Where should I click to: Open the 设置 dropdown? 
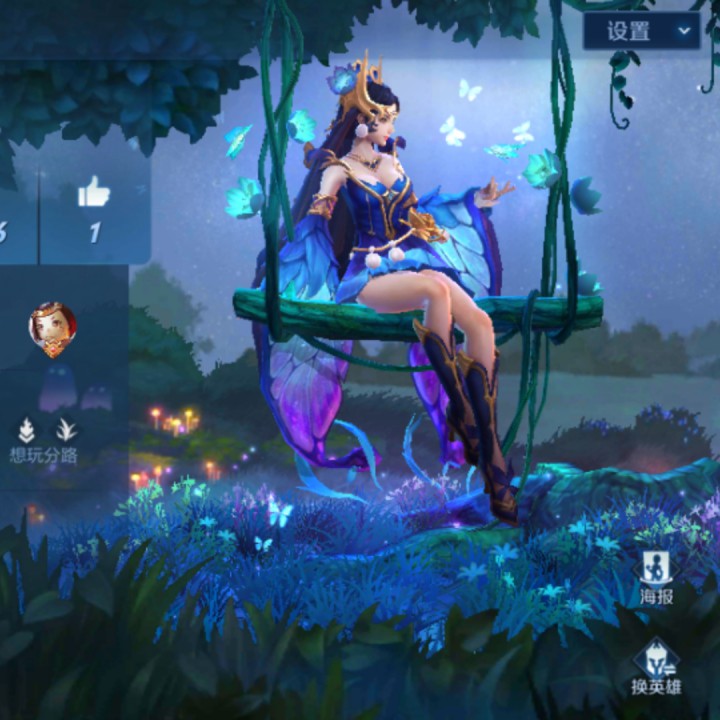click(641, 31)
